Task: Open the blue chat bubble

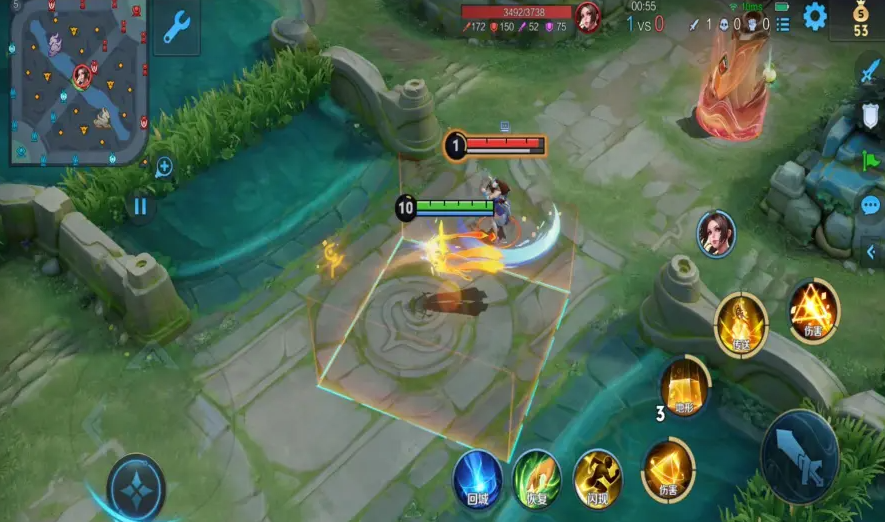Action: [x=870, y=205]
